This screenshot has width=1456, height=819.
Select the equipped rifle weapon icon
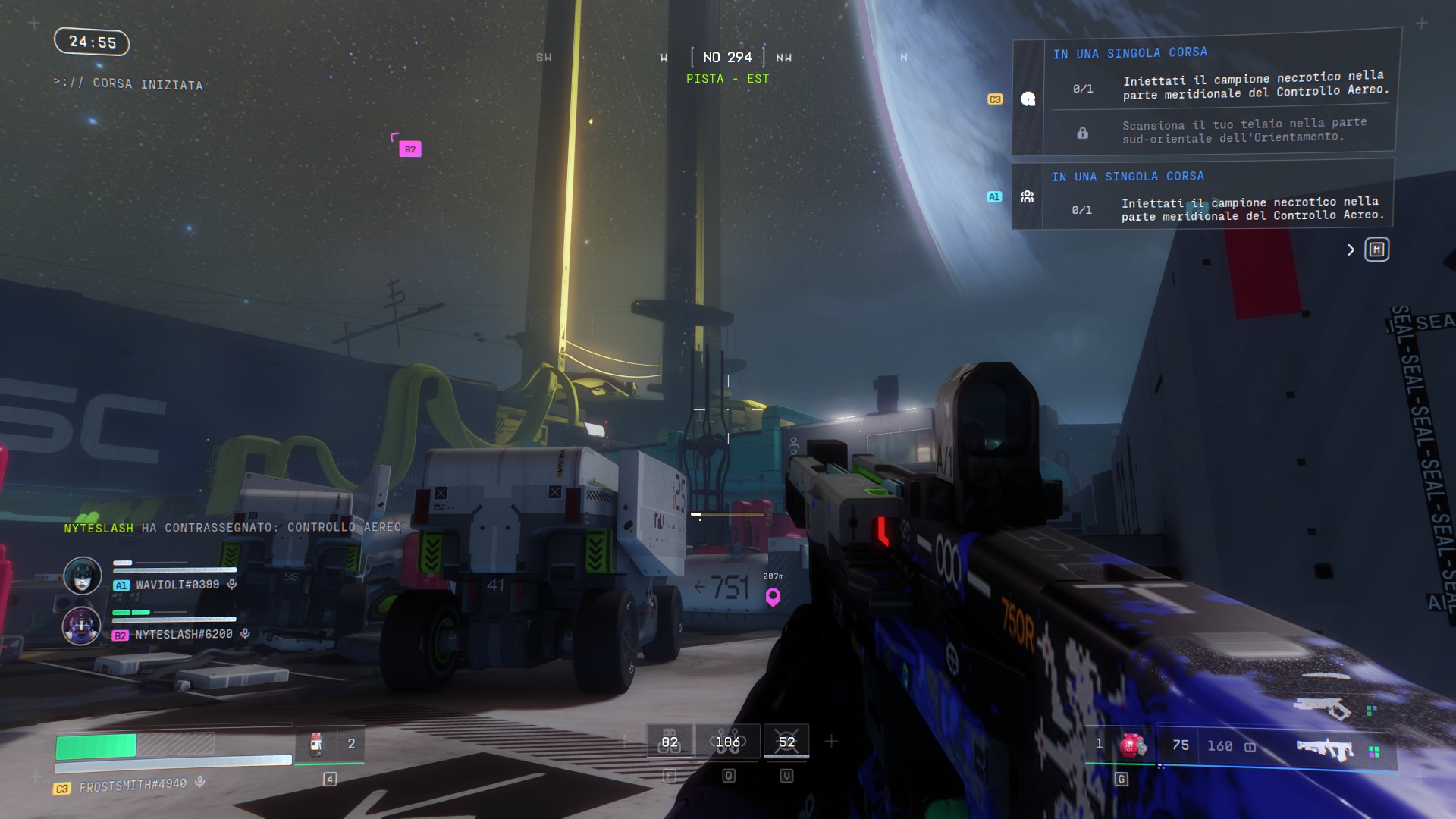tap(1326, 750)
